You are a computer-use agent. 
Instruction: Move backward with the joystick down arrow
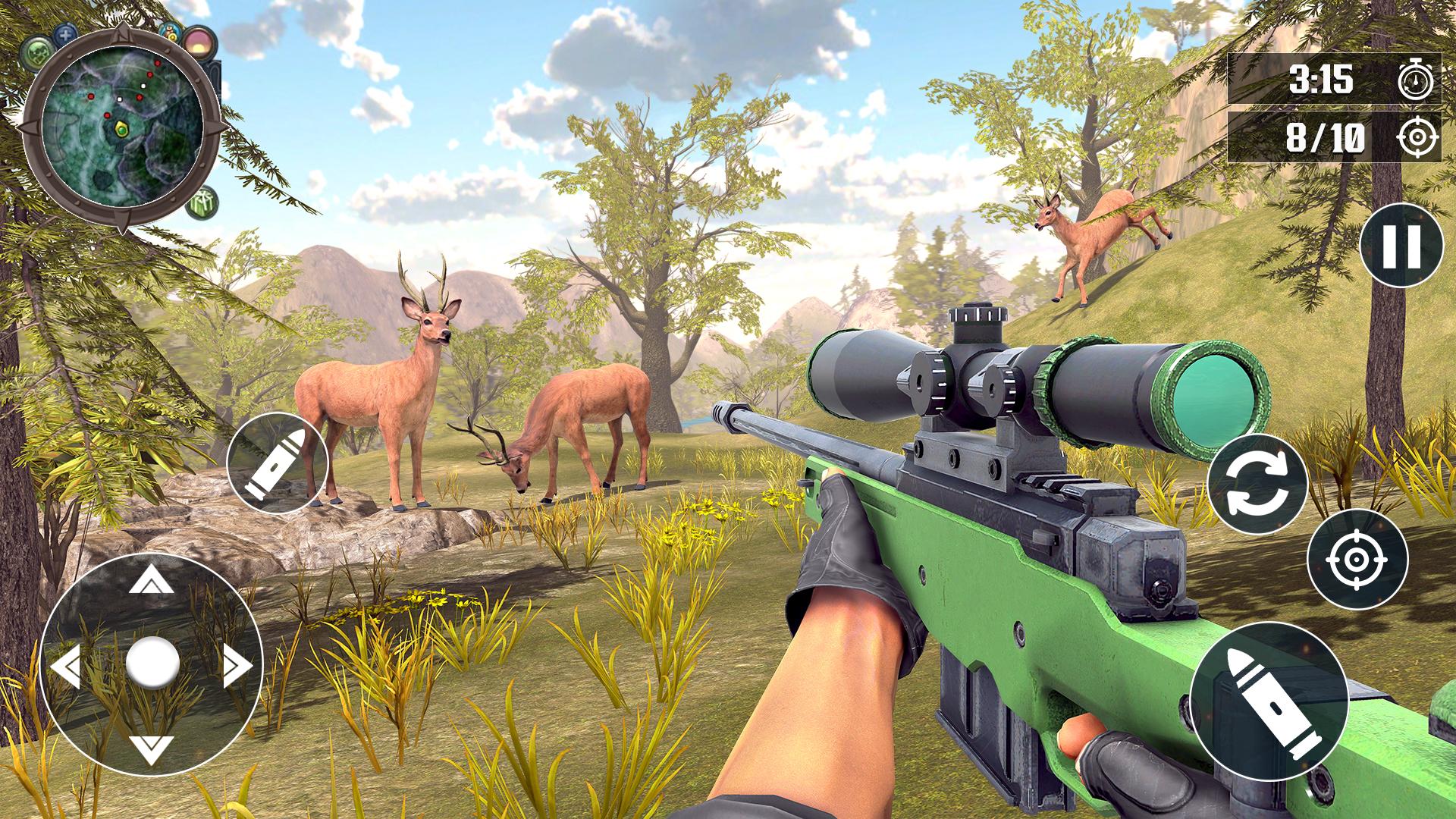151,749
